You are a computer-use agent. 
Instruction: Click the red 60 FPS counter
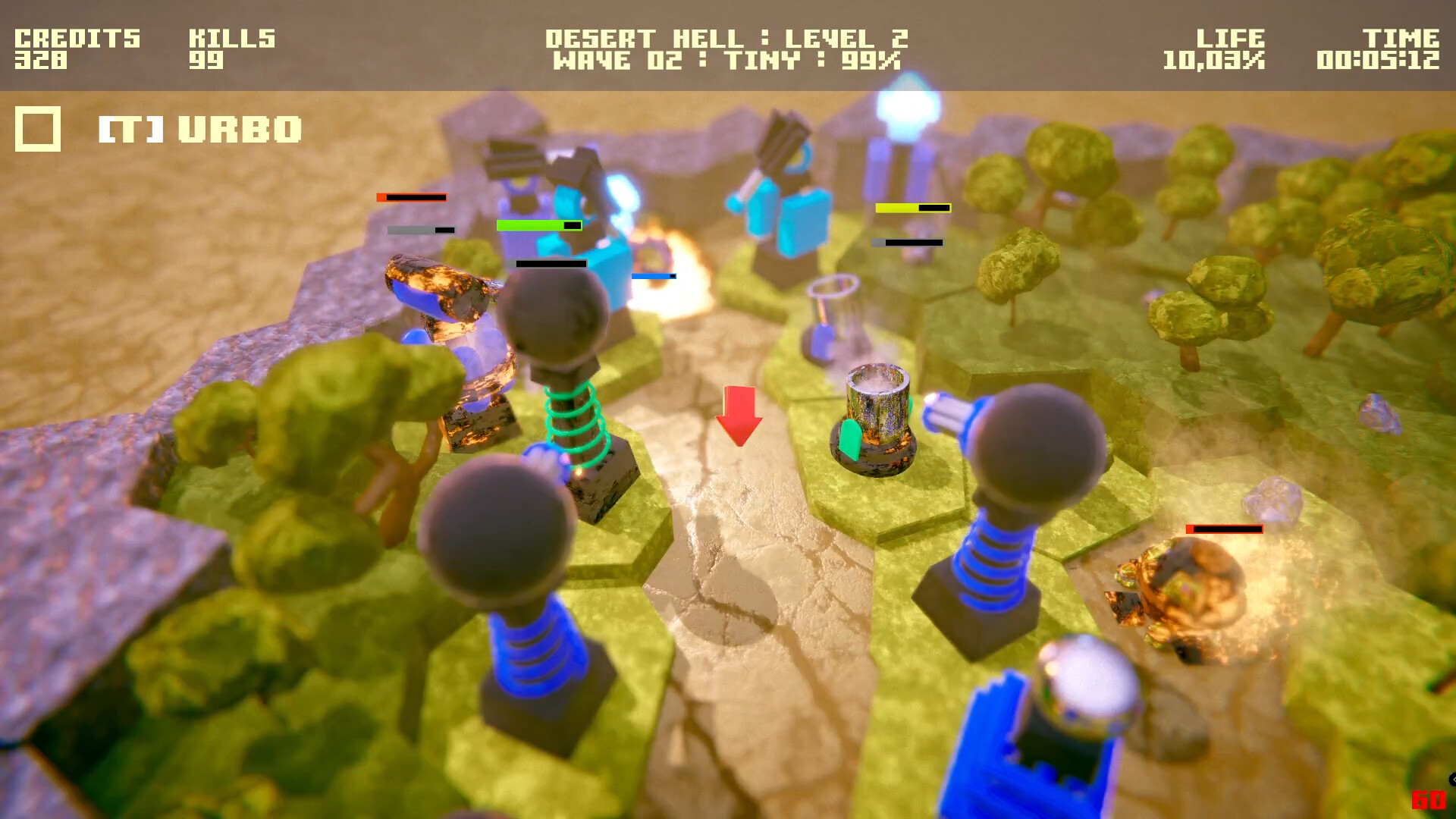point(1429,799)
